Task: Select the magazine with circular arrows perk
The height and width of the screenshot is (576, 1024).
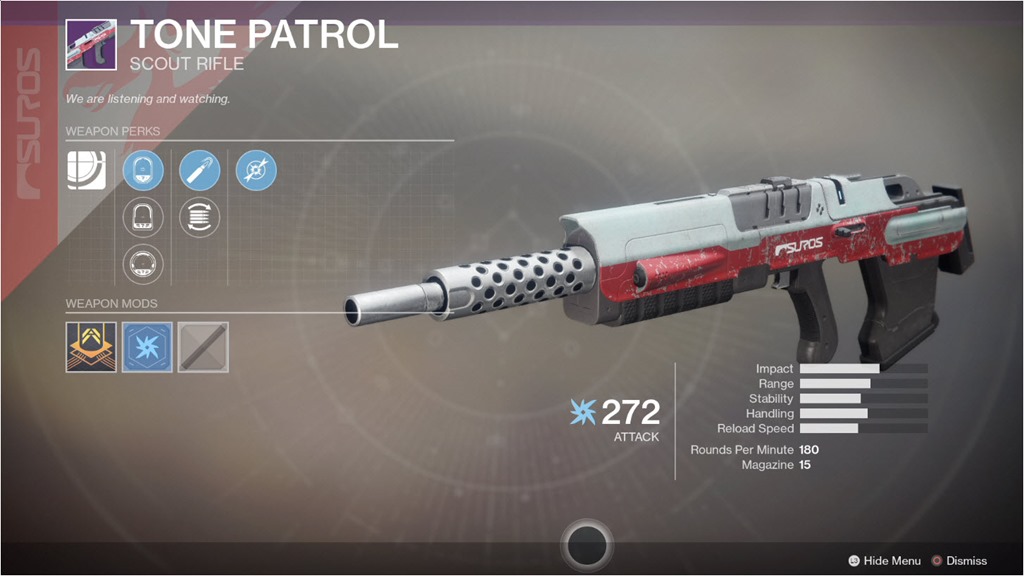Action: 200,217
